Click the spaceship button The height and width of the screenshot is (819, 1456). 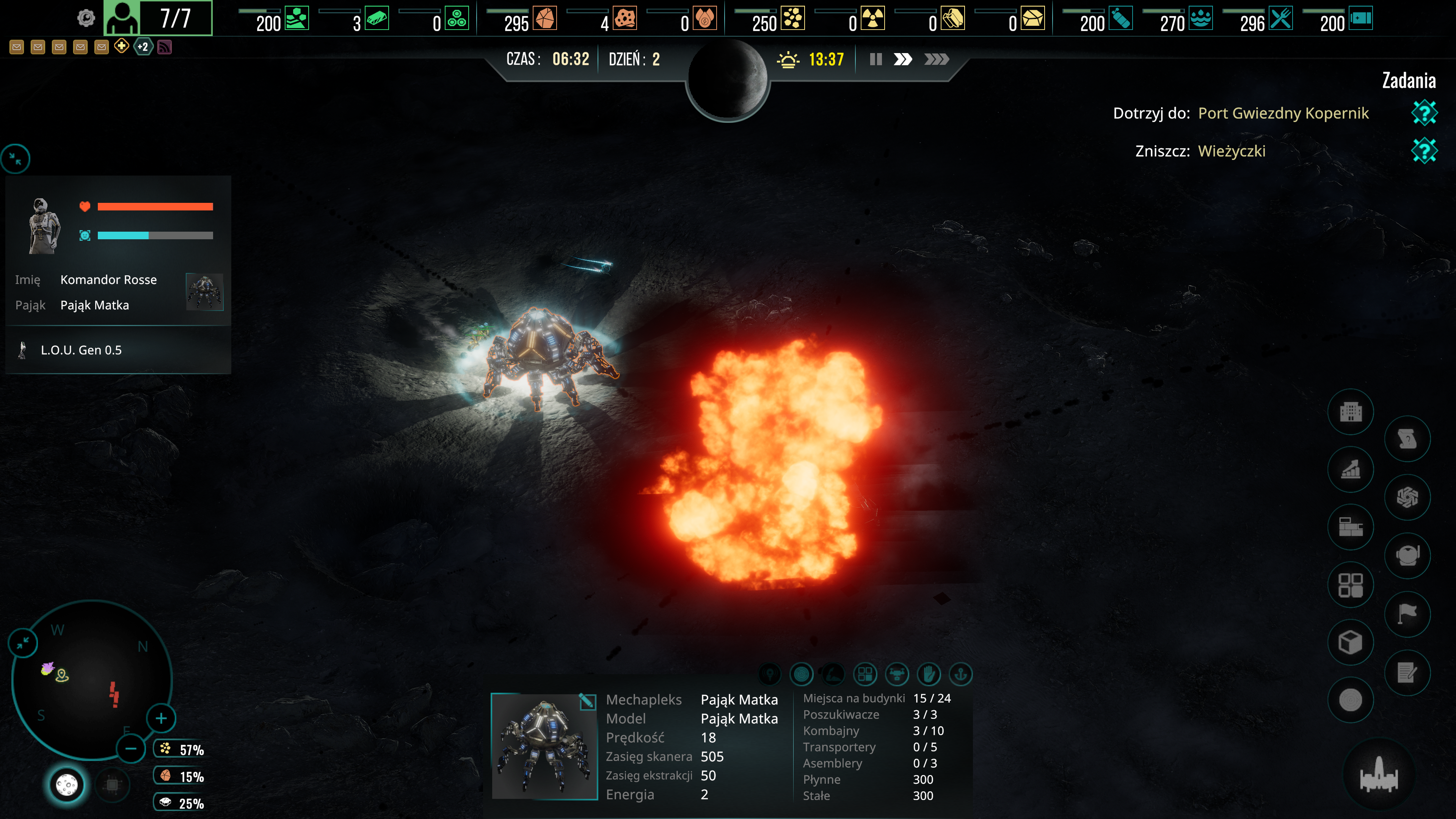(1379, 775)
